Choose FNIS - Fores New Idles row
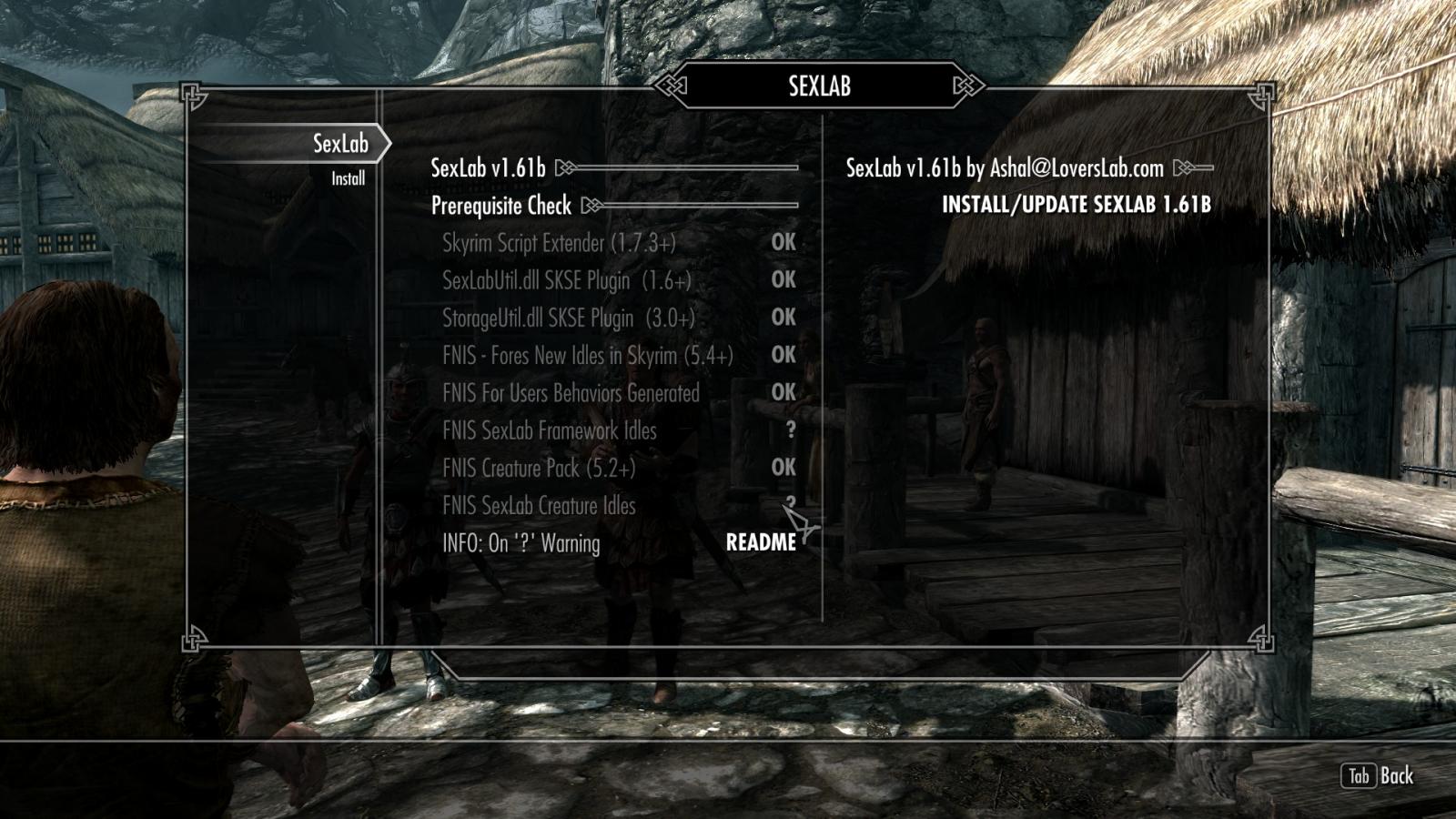The image size is (1456, 819). (587, 355)
